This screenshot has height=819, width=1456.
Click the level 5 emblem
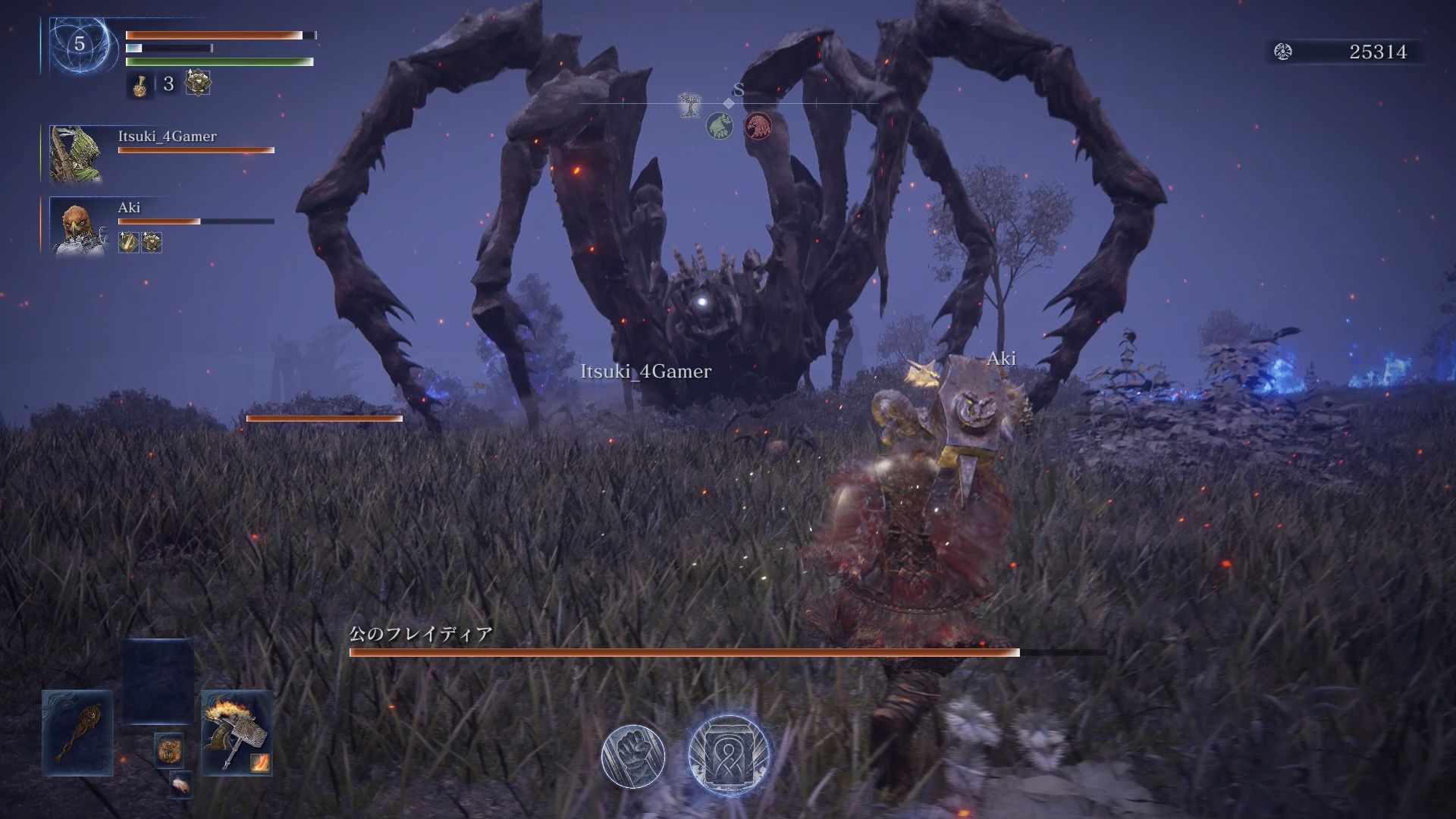79,45
